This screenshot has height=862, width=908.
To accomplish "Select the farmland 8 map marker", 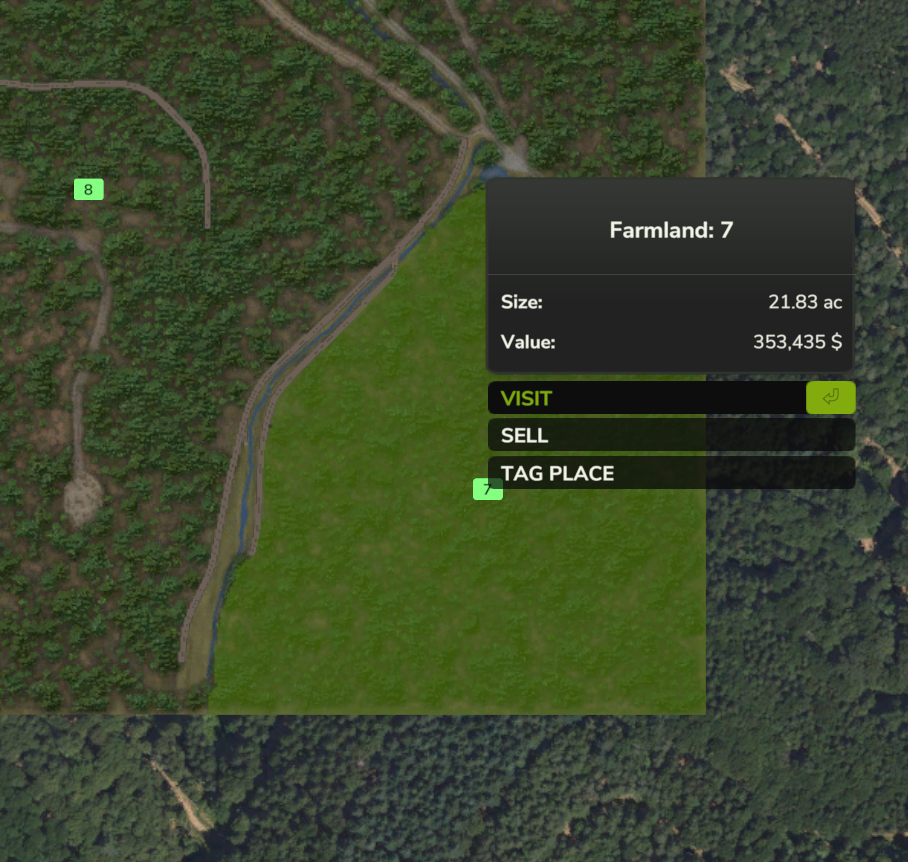I will tap(88, 189).
